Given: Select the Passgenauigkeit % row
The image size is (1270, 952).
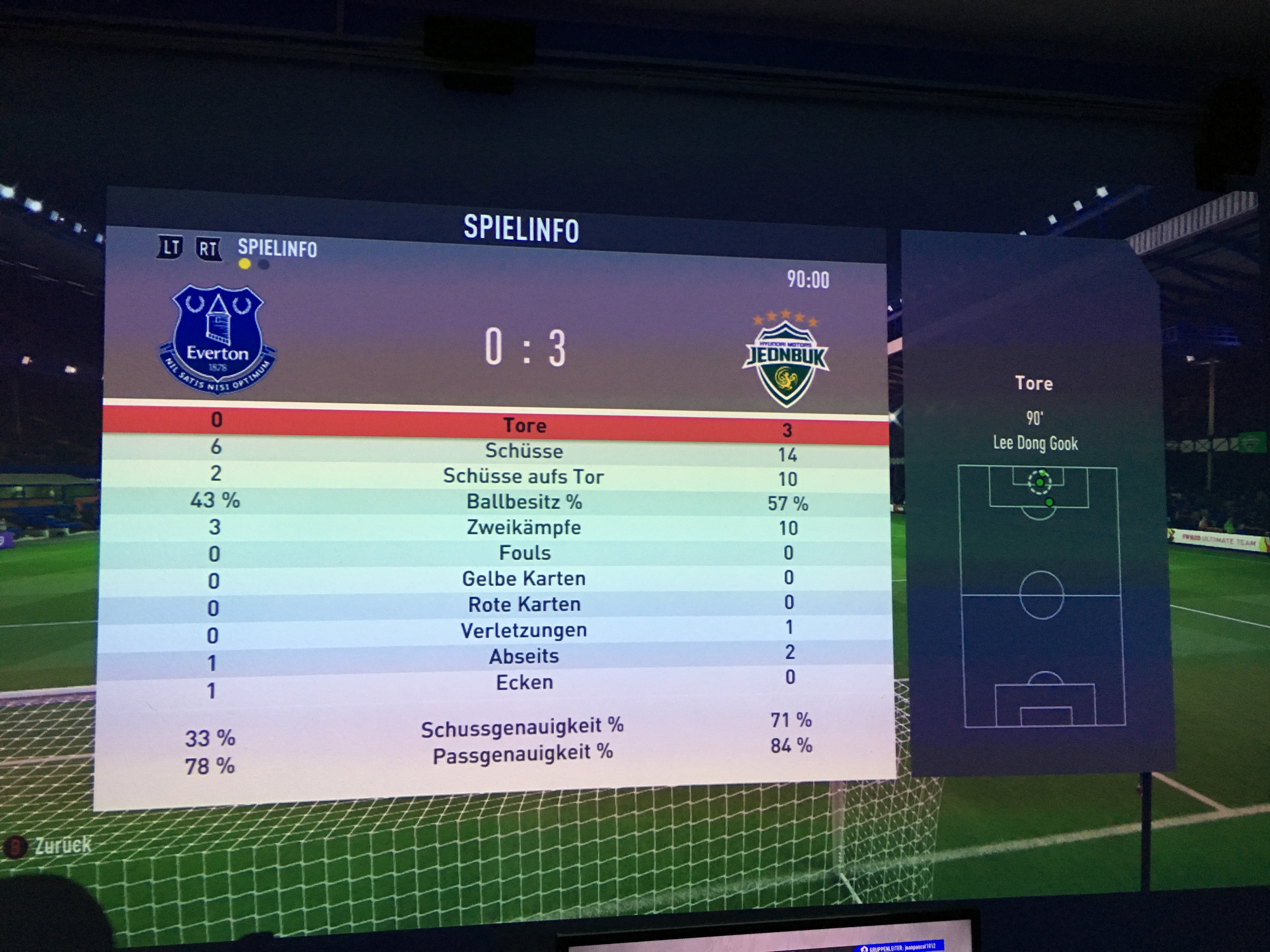Looking at the screenshot, I should pyautogui.click(x=522, y=753).
